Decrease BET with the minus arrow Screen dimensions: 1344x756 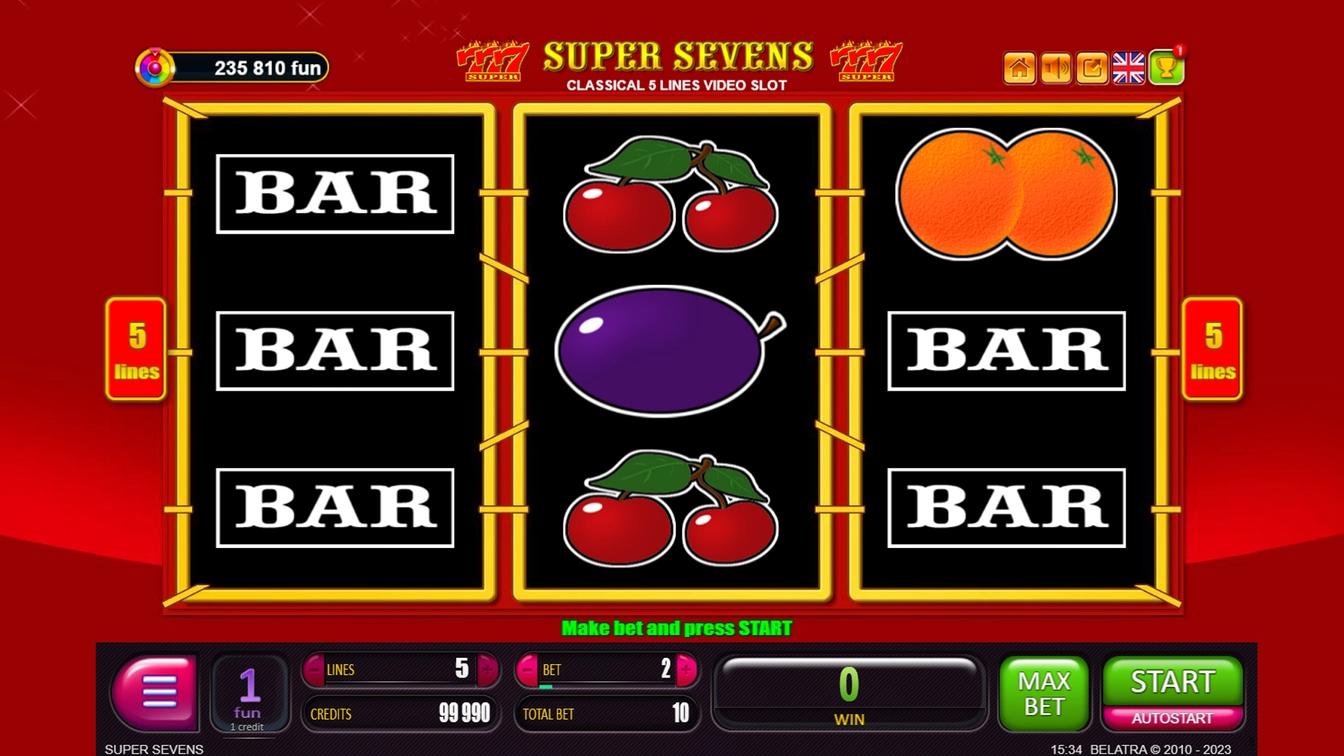point(528,670)
